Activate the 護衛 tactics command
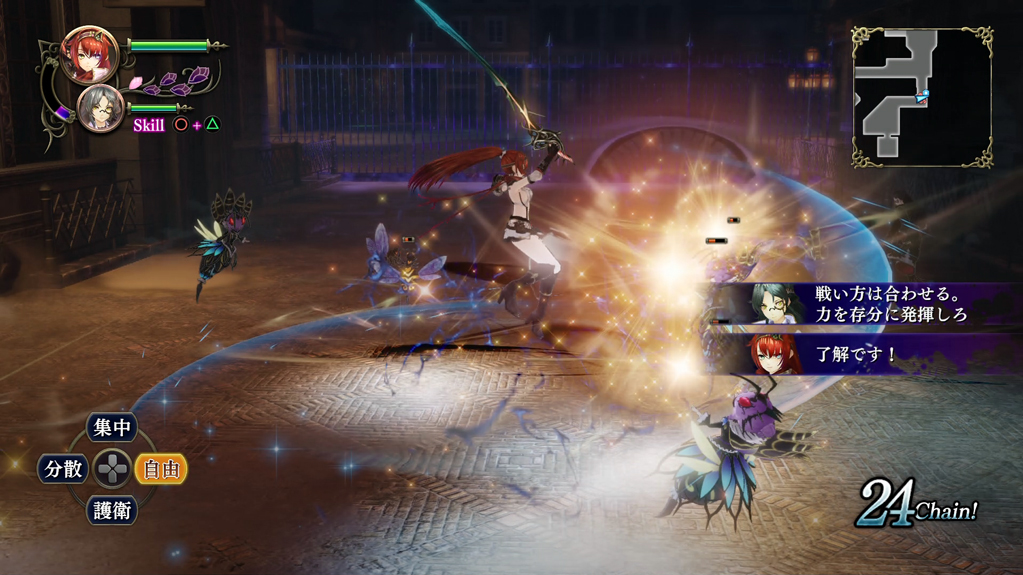Screen dimensions: 1023x575 [x=111, y=510]
